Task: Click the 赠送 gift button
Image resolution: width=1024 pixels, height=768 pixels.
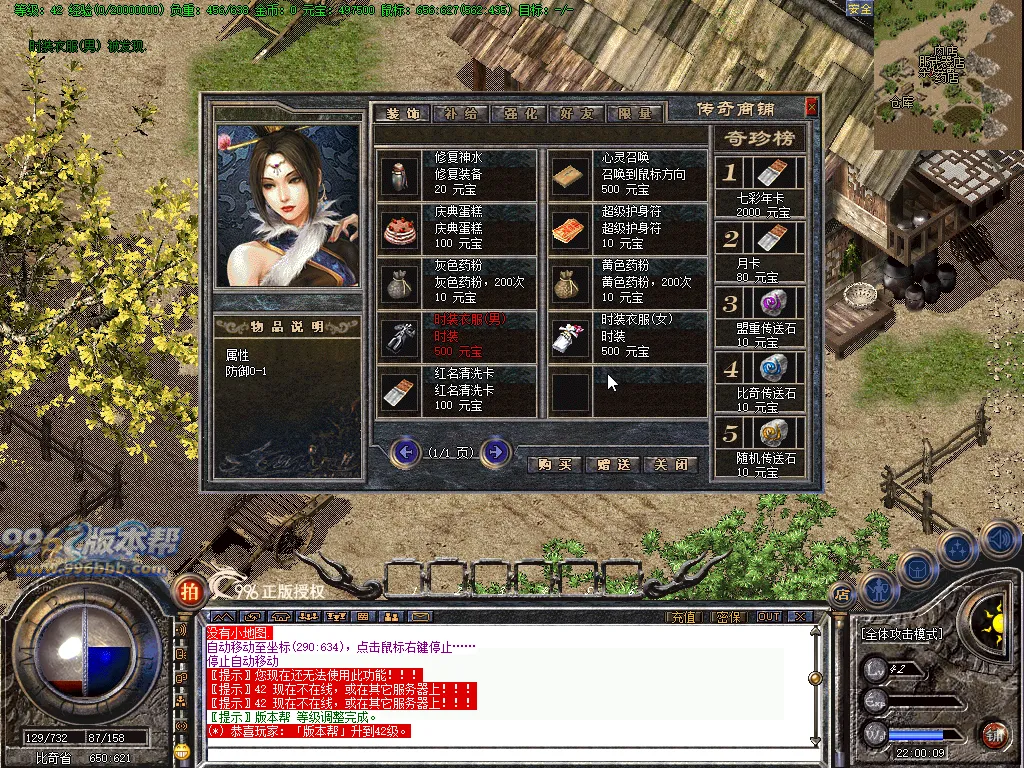Action: click(613, 464)
